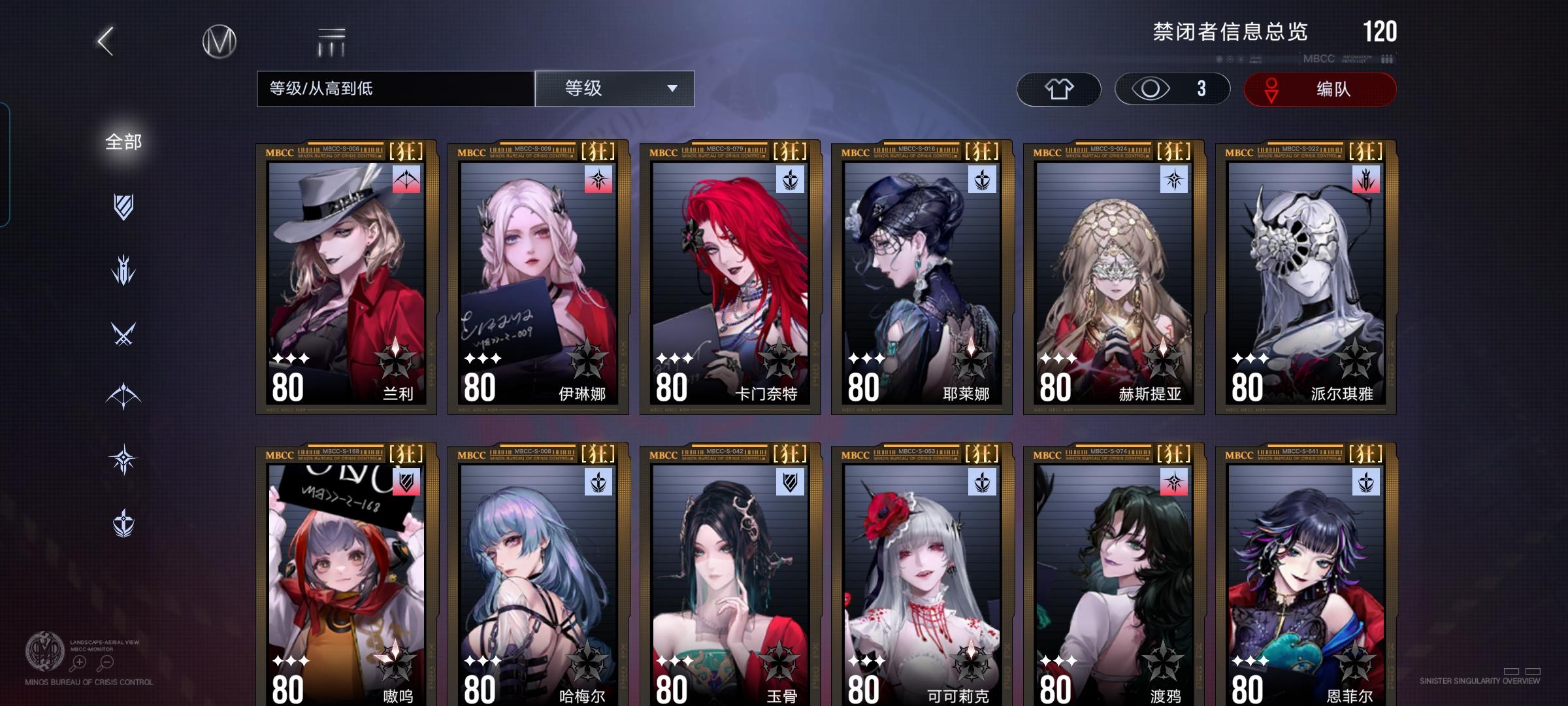Click the back arrow at top left
The width and height of the screenshot is (1568, 706).
click(105, 41)
